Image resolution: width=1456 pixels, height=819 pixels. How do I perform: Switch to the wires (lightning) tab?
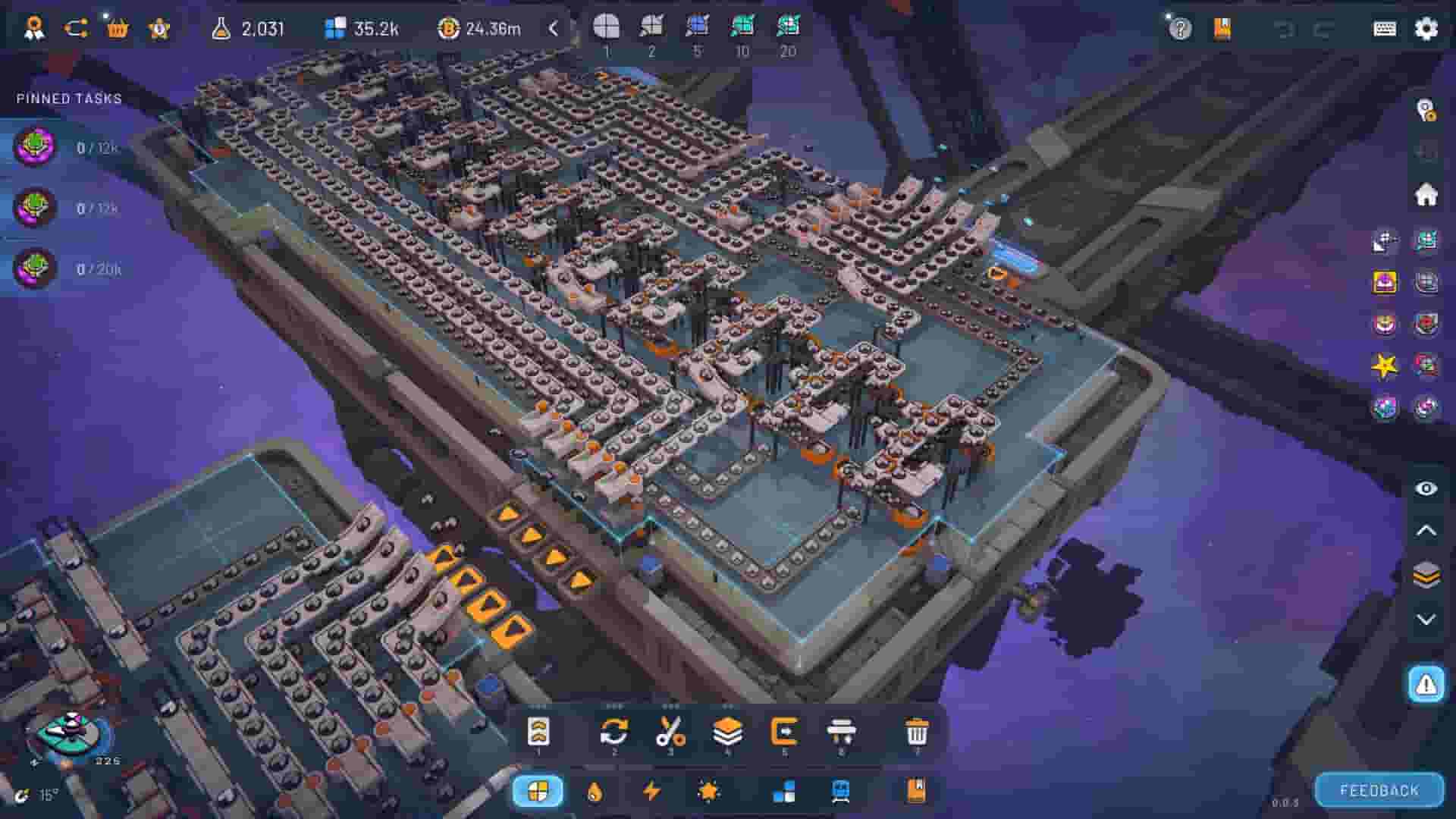coord(653,789)
